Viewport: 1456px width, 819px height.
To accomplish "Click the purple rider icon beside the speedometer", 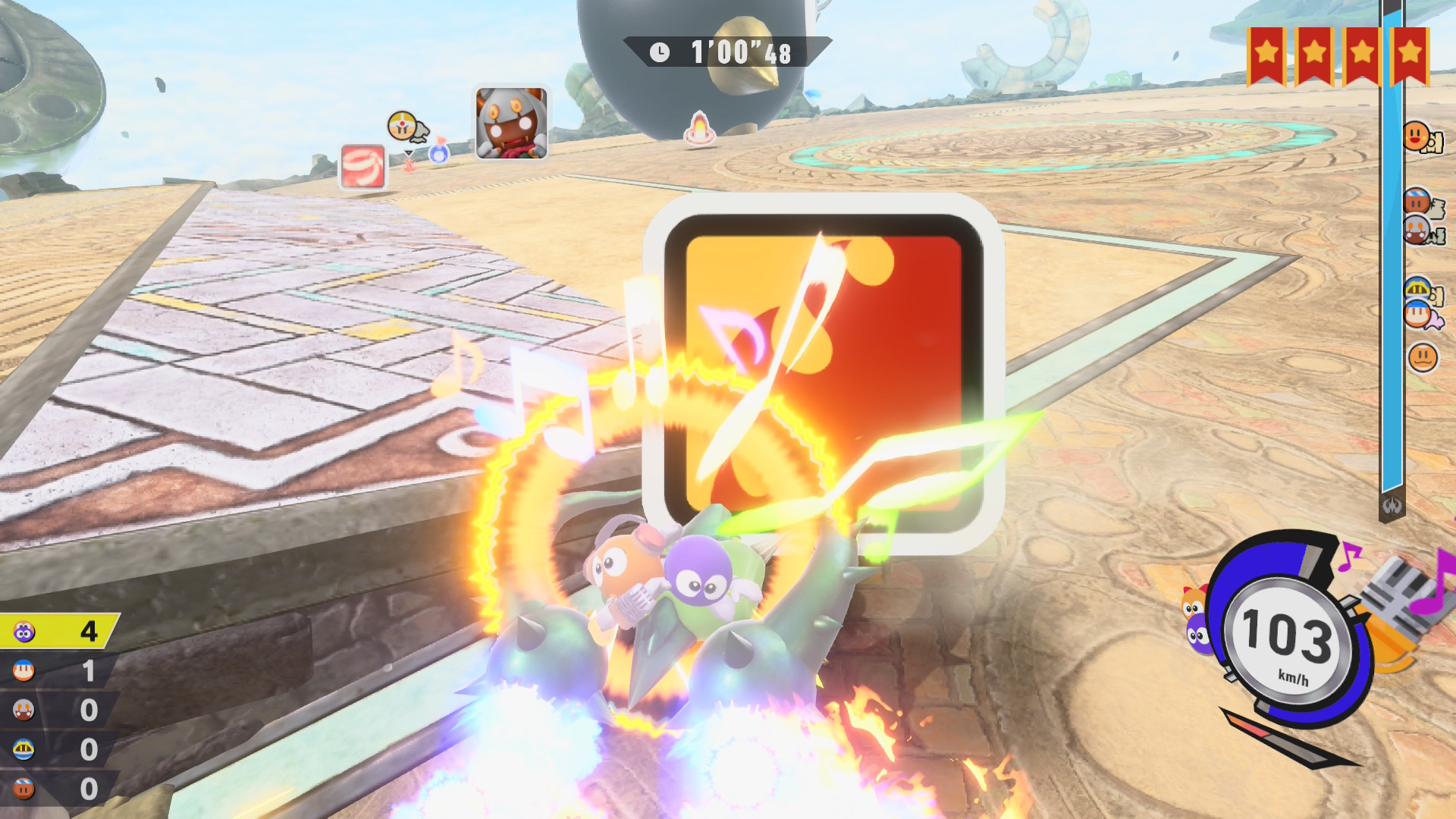I will pos(1198,635).
